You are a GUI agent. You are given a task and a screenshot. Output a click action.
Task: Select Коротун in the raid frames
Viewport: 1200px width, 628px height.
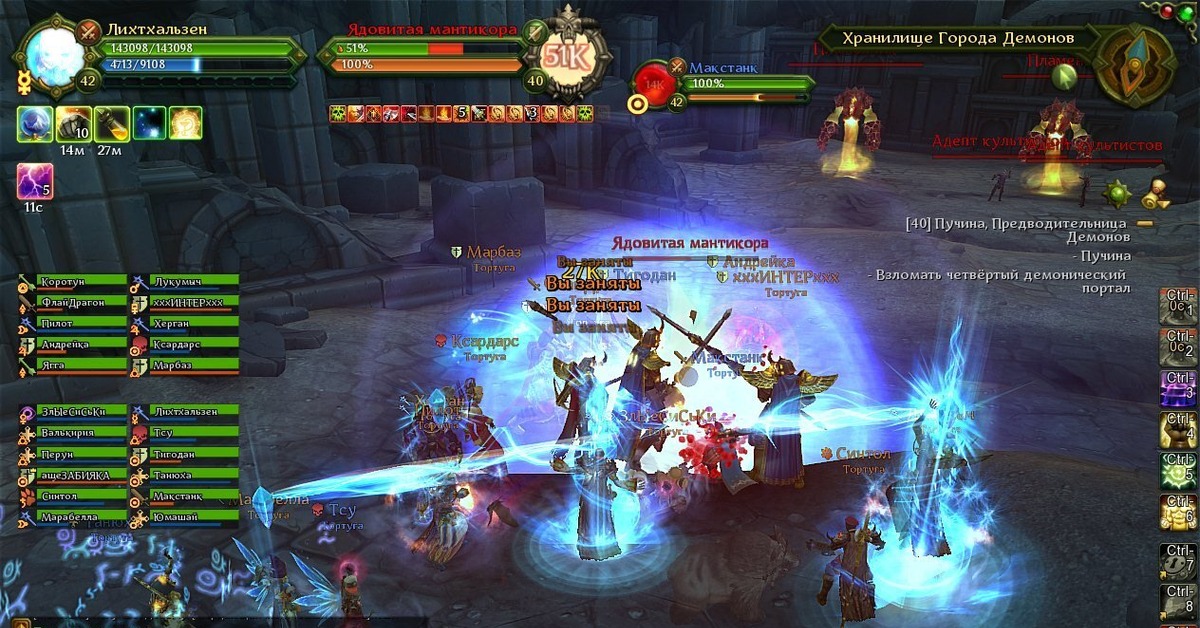click(x=80, y=282)
